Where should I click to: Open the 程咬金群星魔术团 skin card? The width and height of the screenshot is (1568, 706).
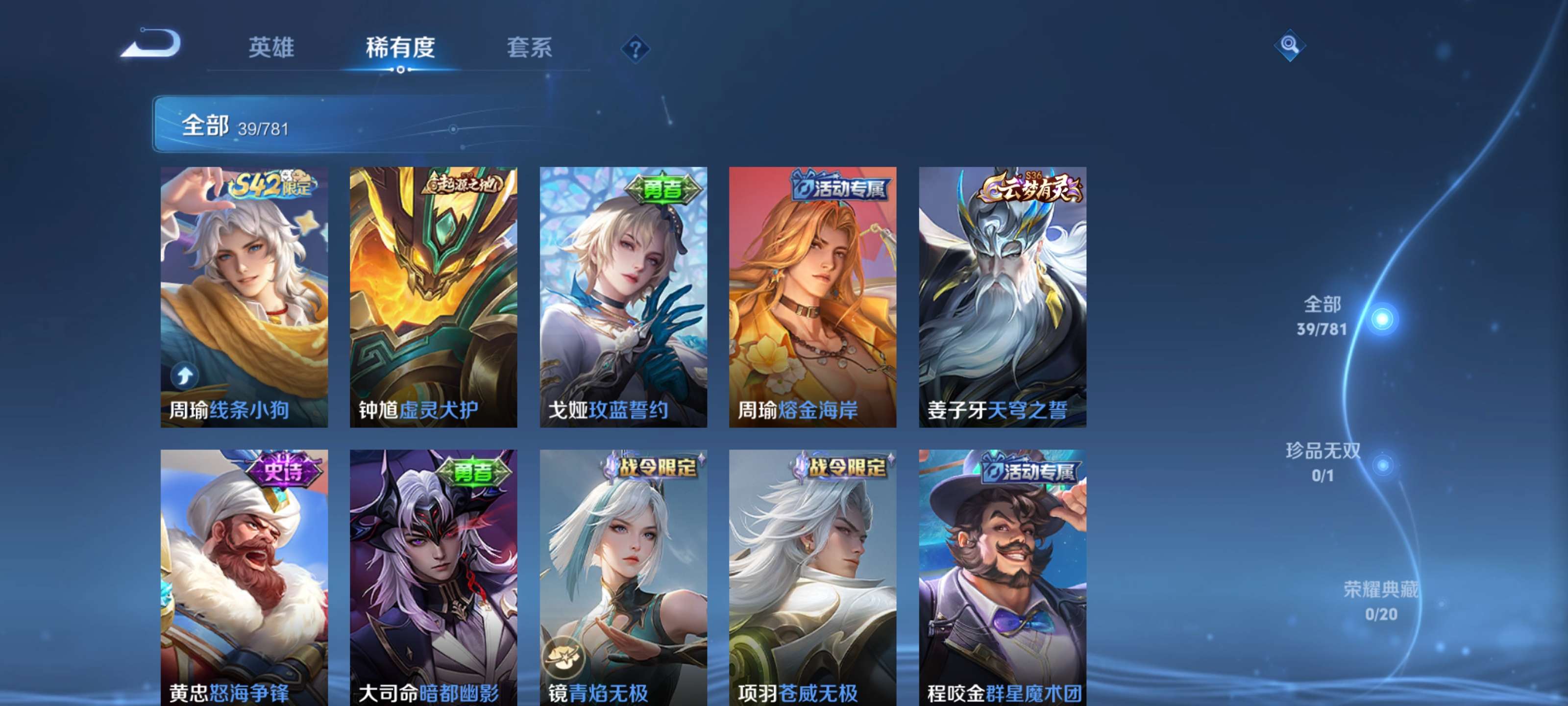coord(1001,579)
